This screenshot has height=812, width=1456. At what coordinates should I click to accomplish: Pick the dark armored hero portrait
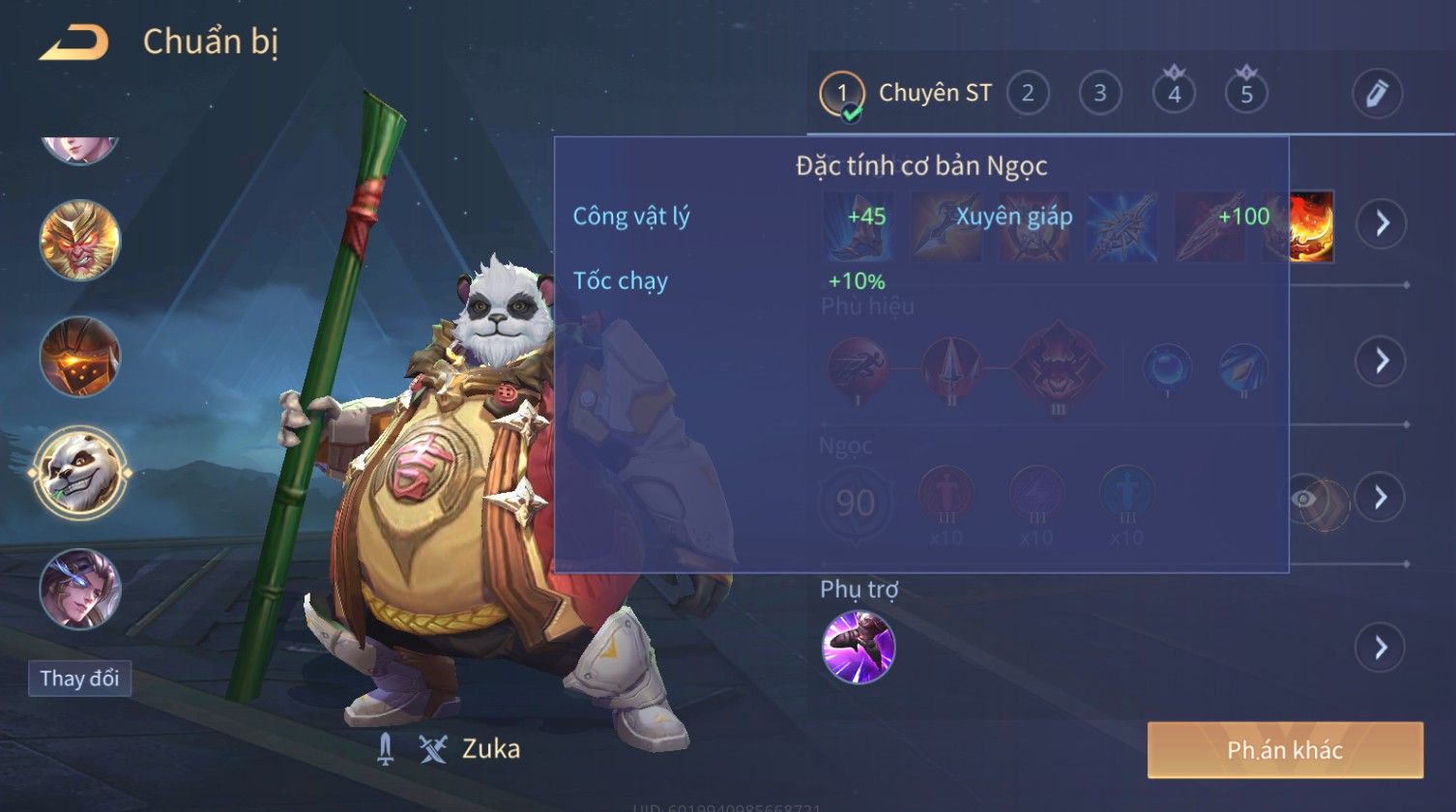[x=80, y=357]
